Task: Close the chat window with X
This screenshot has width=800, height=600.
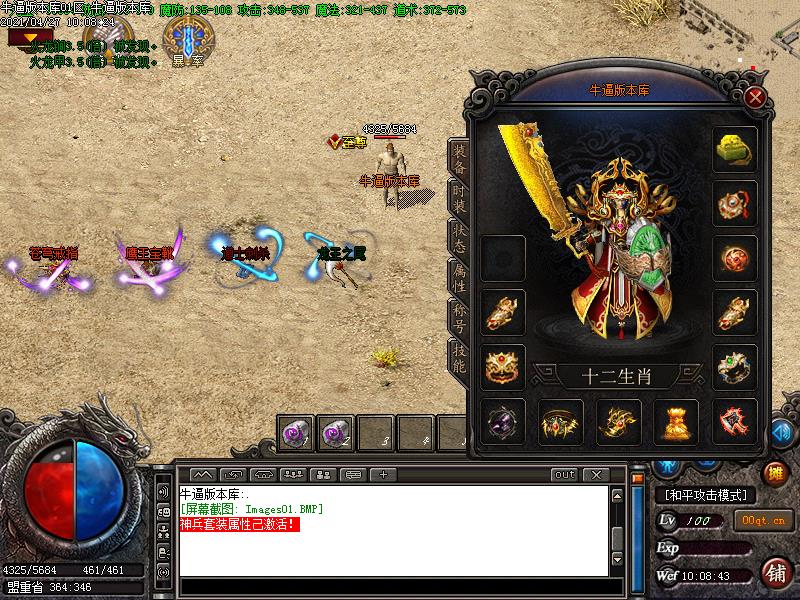Action: coord(596,474)
